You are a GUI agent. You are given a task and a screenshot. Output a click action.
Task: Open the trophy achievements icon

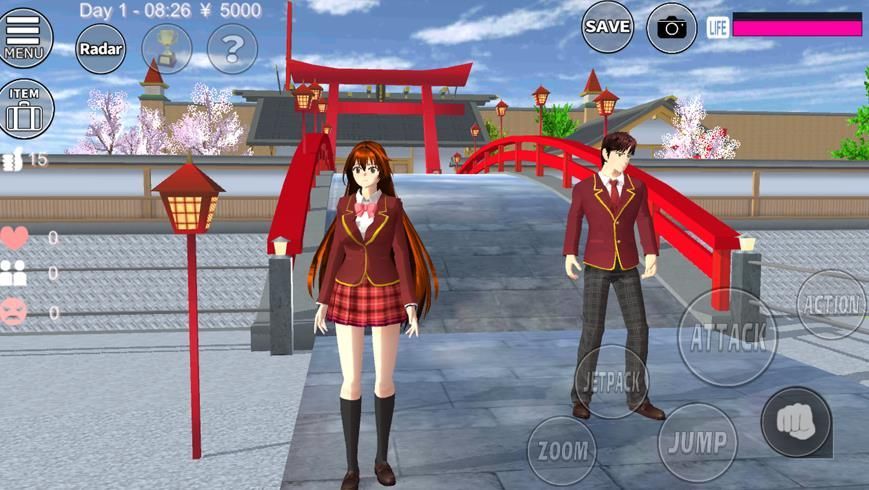tap(166, 48)
